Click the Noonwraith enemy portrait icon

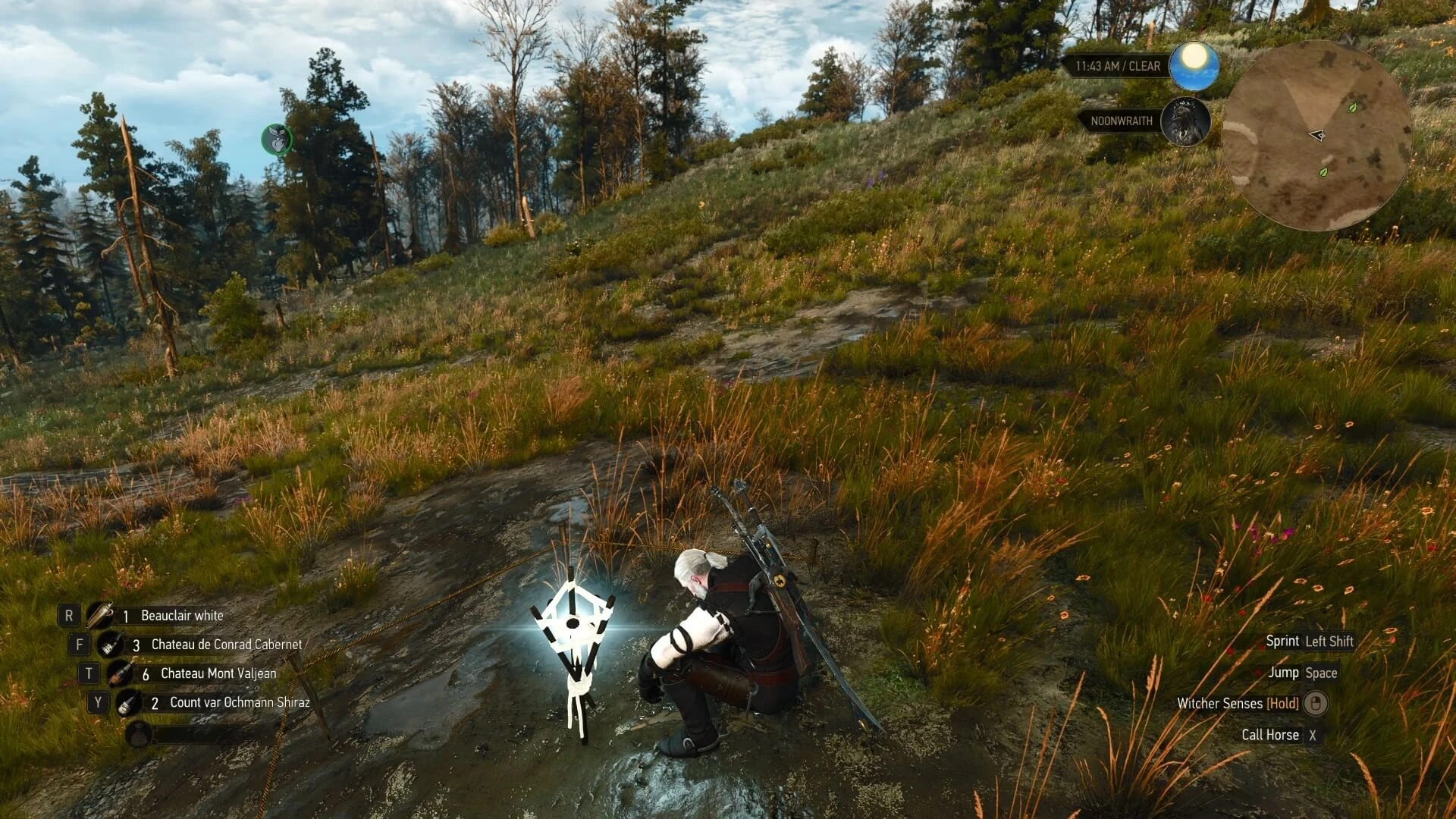pos(1185,122)
